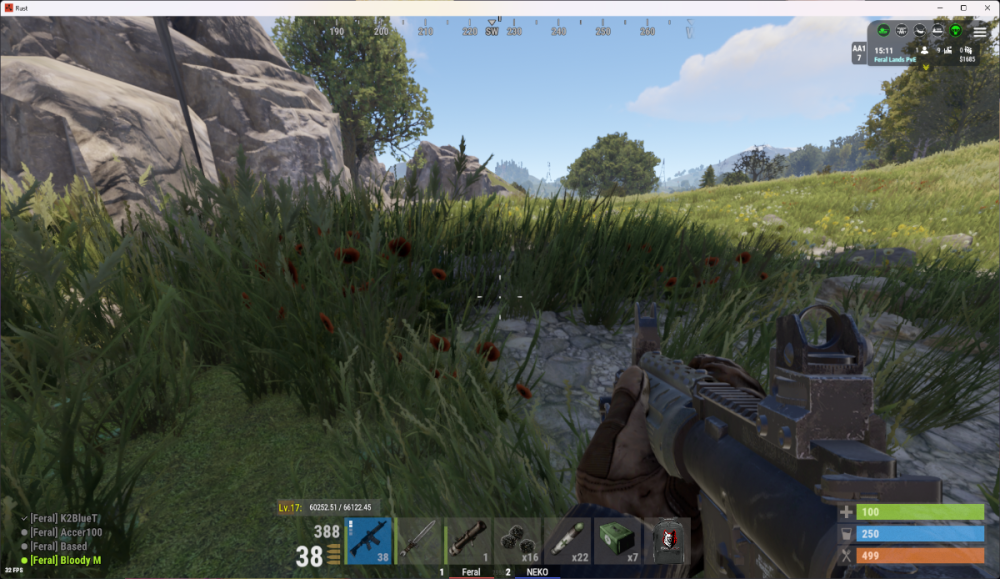Select the sword hotbar slot
Viewport: 1000px width, 579px height.
point(419,541)
